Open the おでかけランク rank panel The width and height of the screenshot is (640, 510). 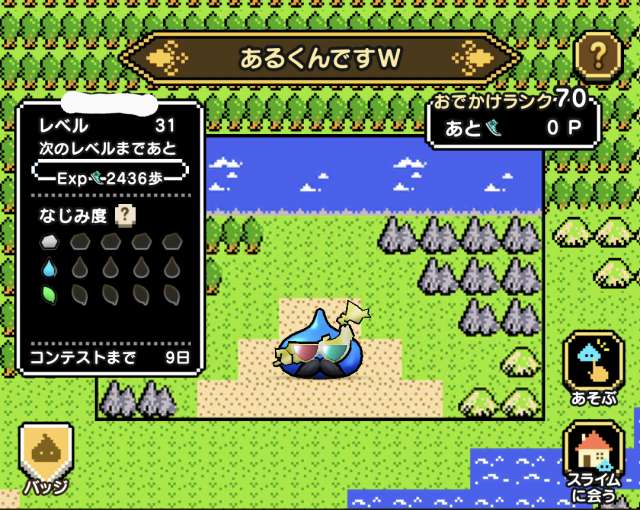(x=513, y=118)
